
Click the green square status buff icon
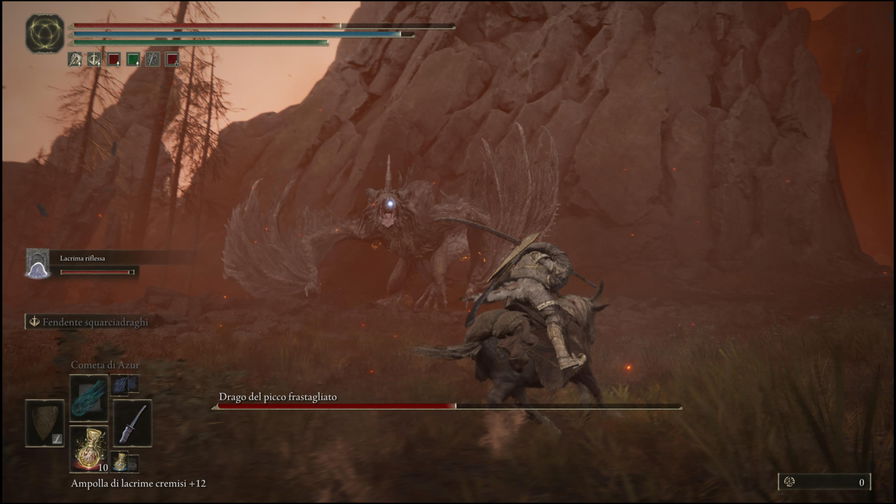point(133,59)
